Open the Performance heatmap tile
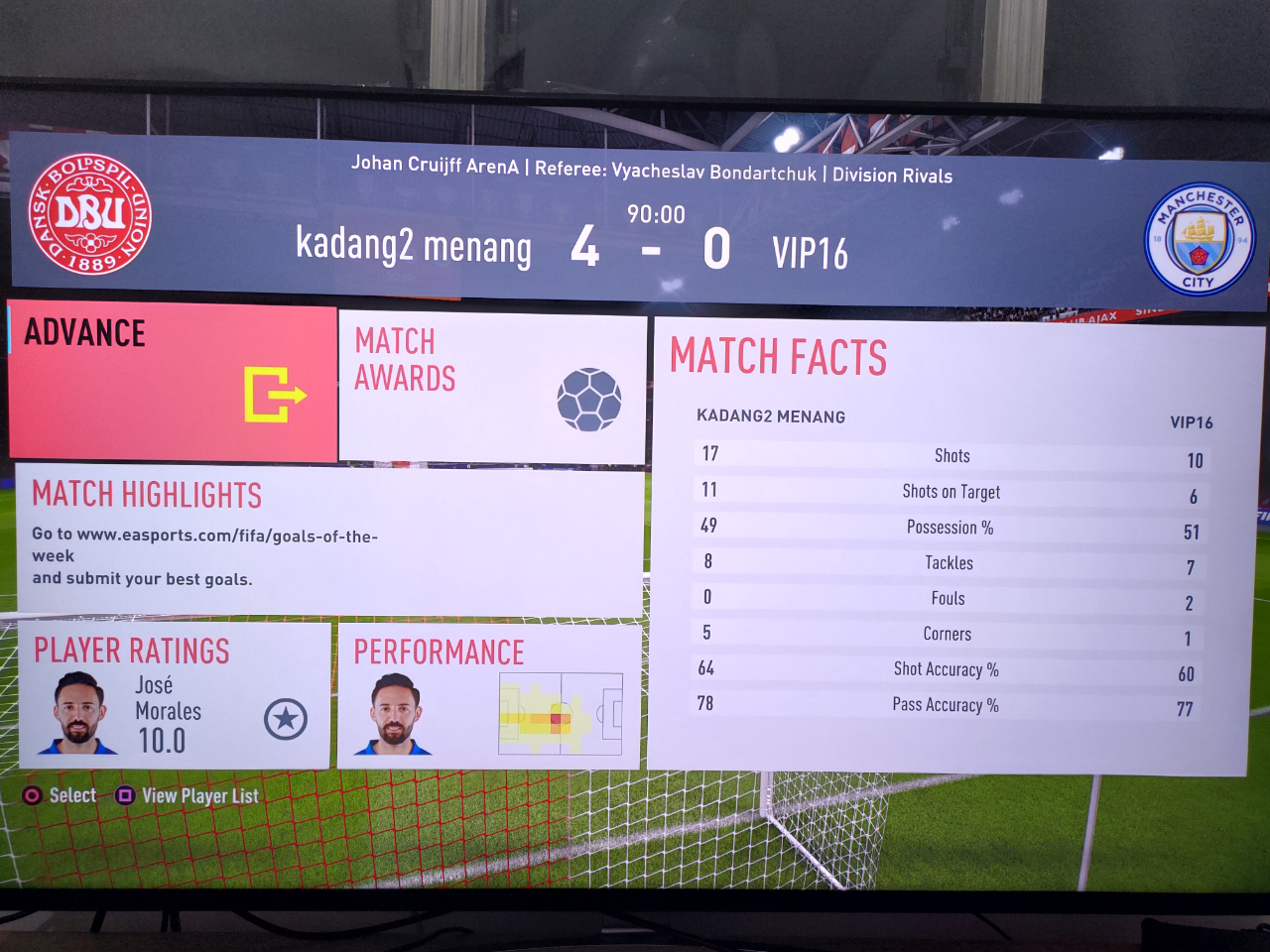Viewport: 1270px width, 952px height. pos(489,696)
